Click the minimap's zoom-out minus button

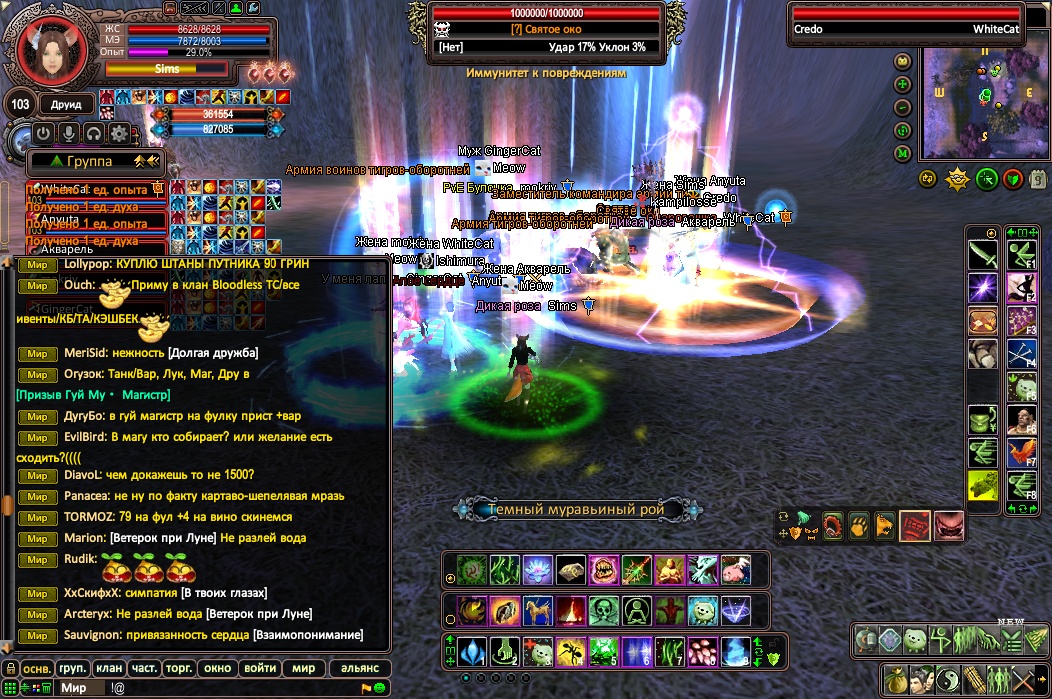pos(902,108)
